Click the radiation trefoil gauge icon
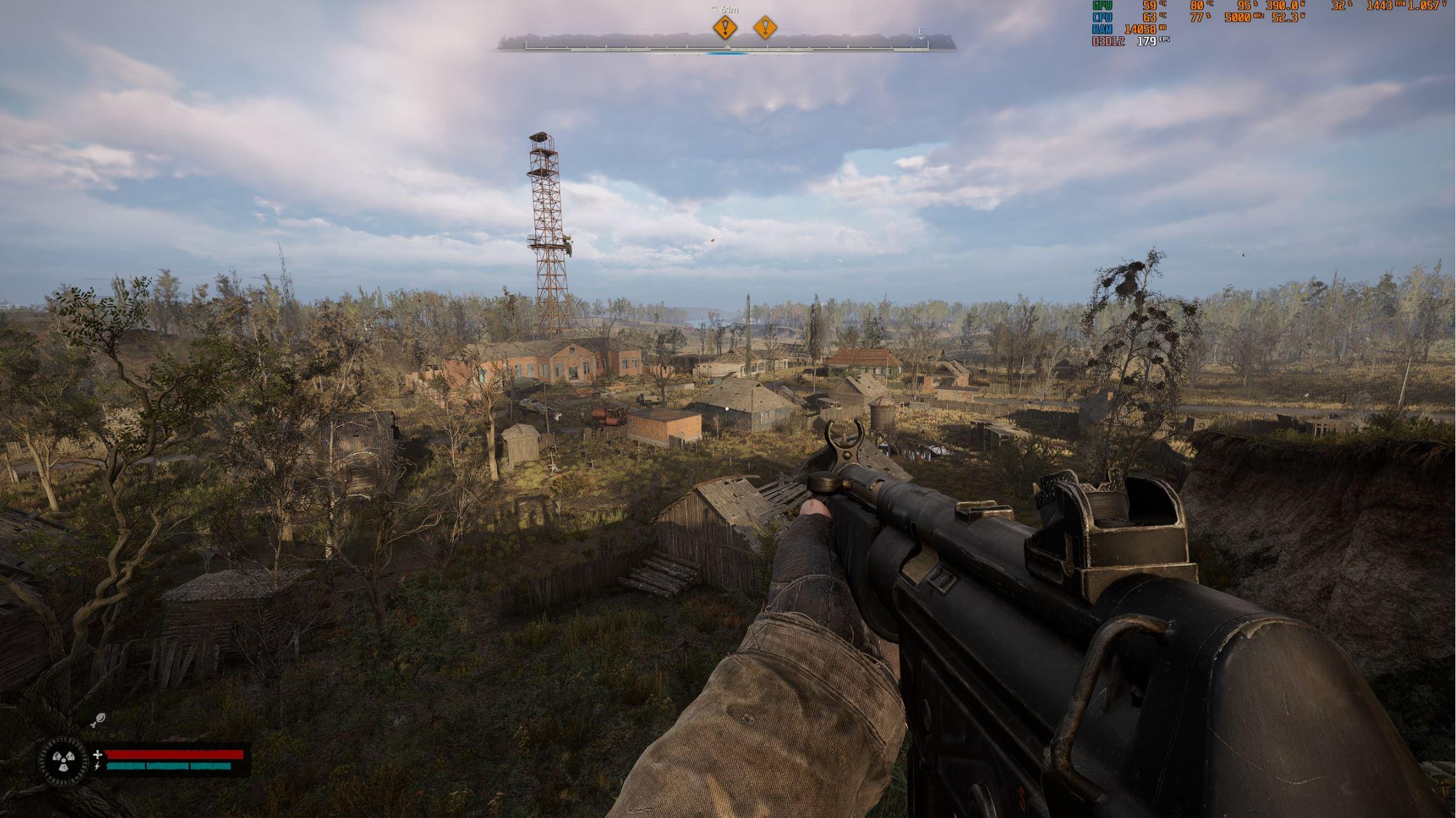The image size is (1456, 818). tap(63, 761)
